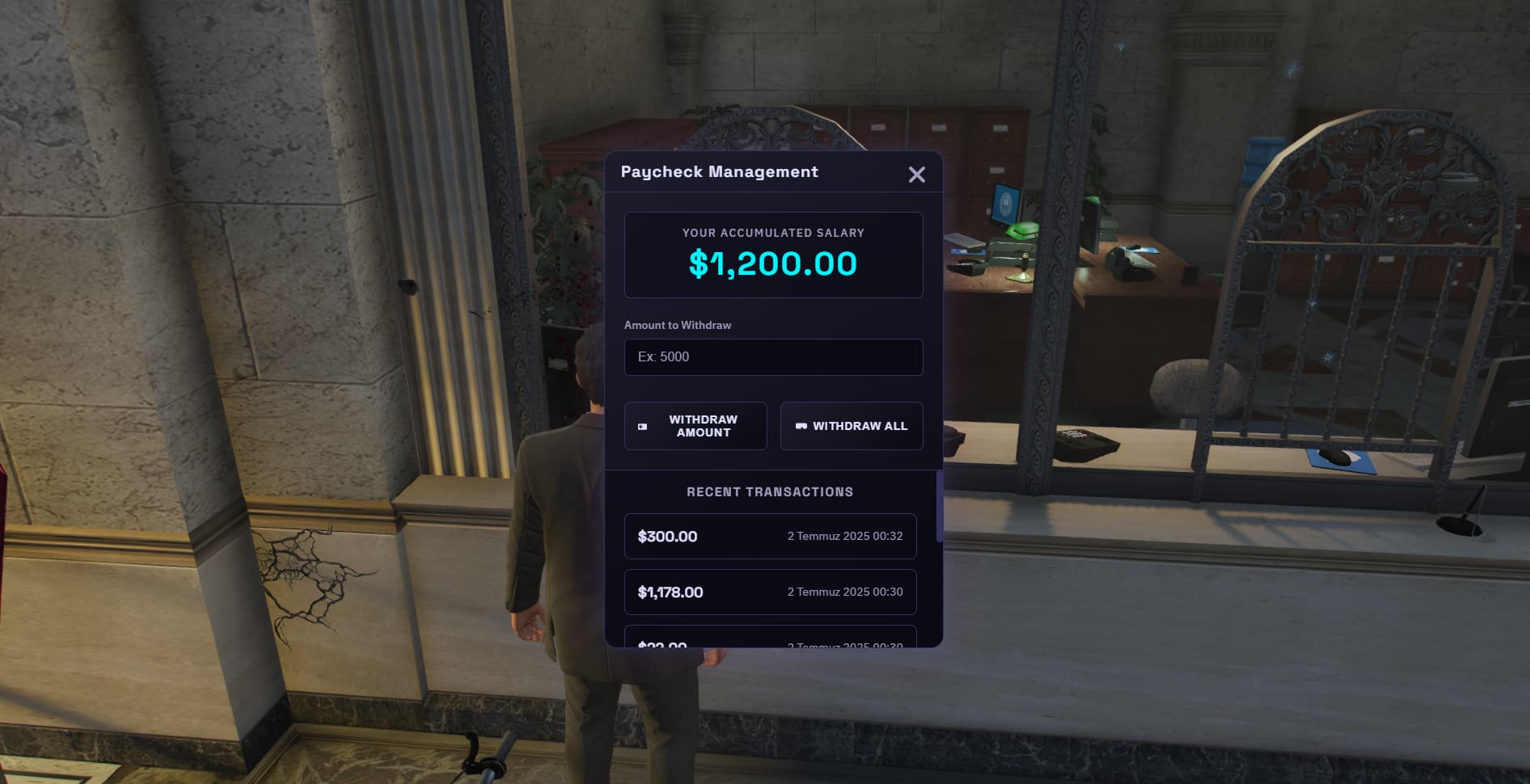Click inside the Ex: 5000 placeholder field
This screenshot has height=784, width=1530.
(773, 356)
